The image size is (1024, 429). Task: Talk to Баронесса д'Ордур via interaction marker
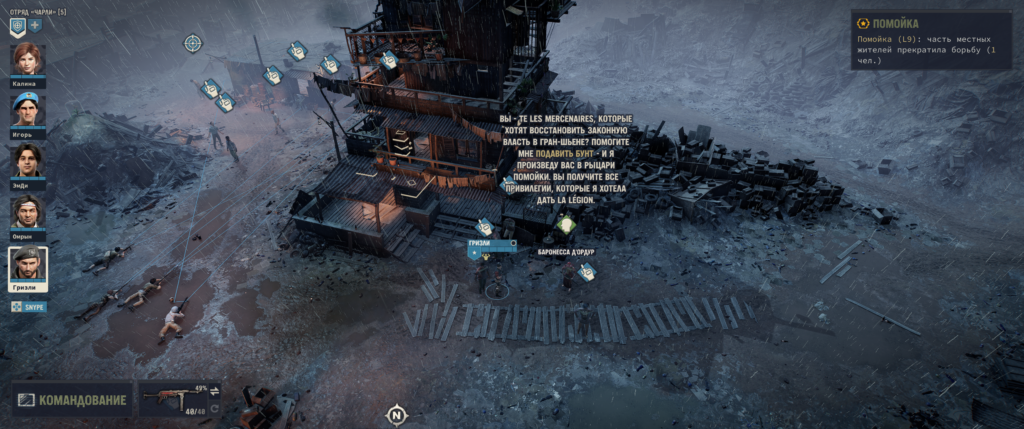coord(567,226)
